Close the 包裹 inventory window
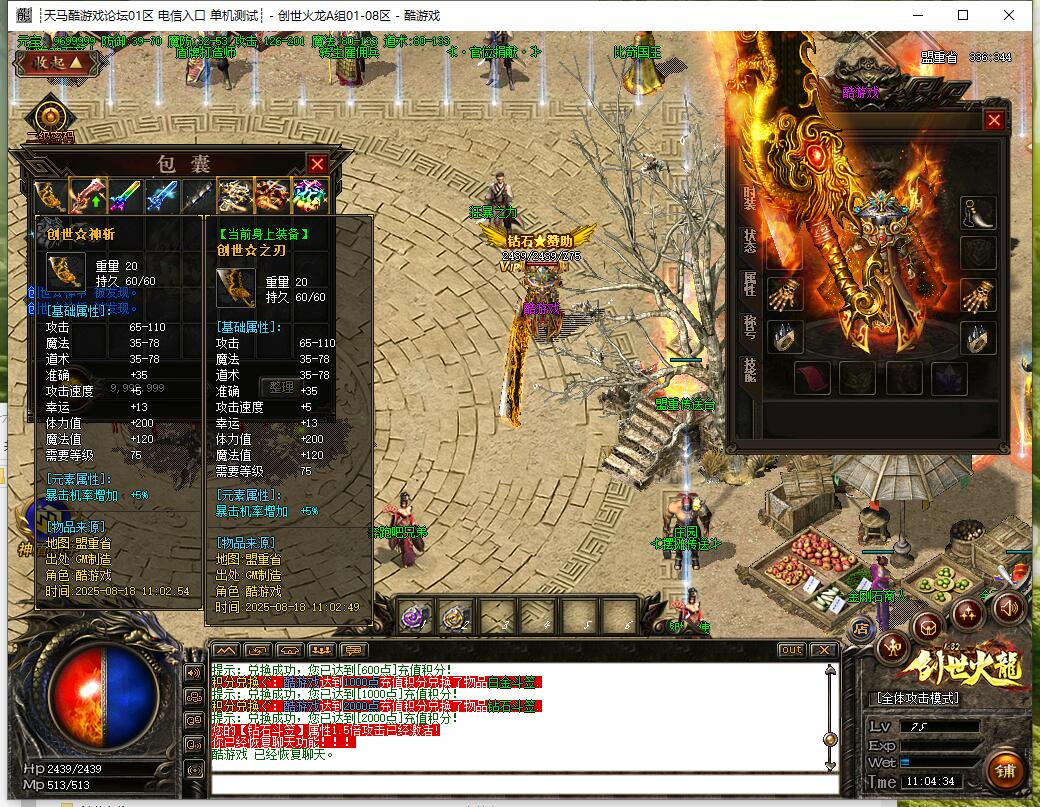 coord(317,164)
